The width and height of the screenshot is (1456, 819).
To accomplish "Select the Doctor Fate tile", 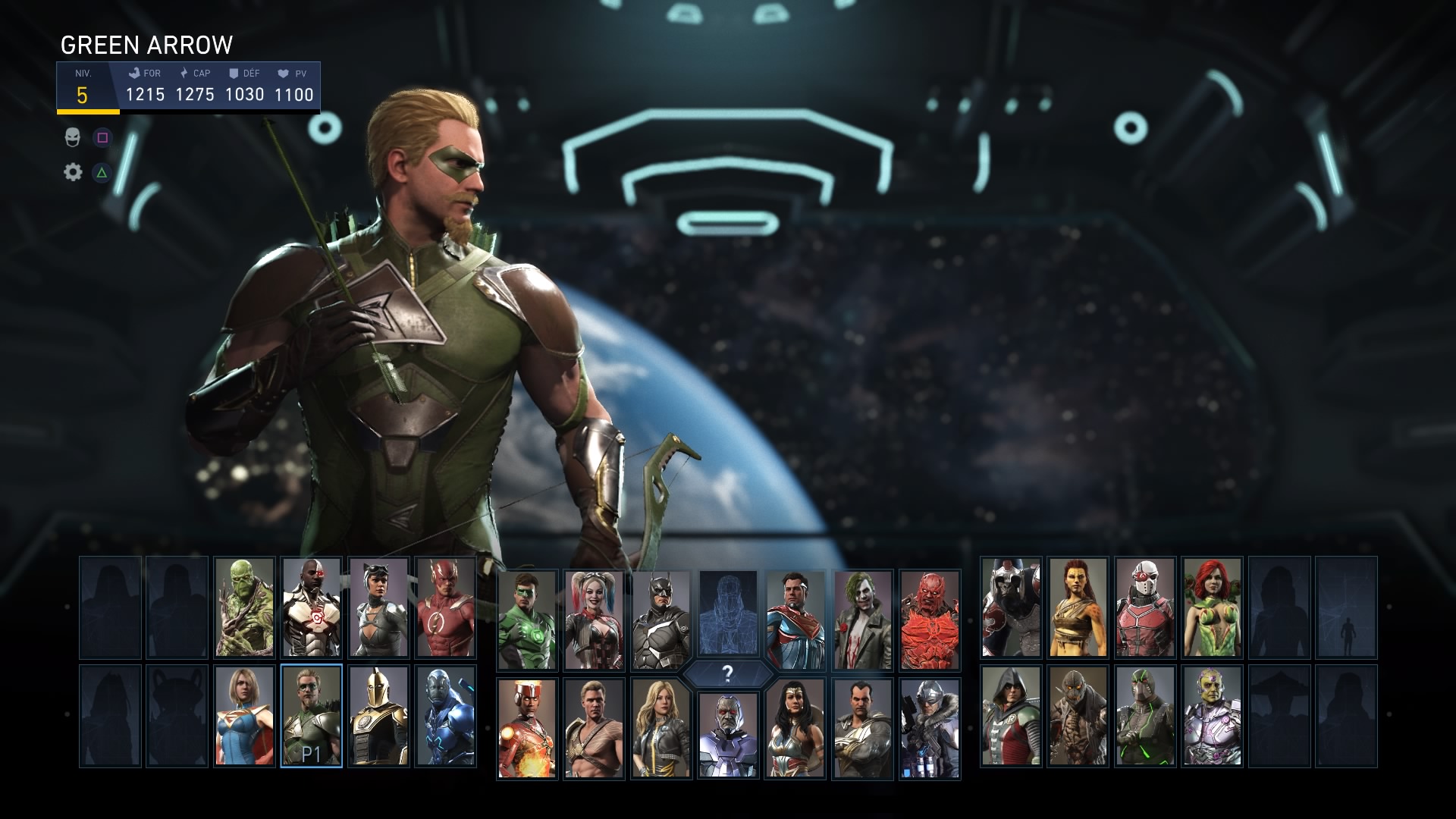I will (x=378, y=716).
